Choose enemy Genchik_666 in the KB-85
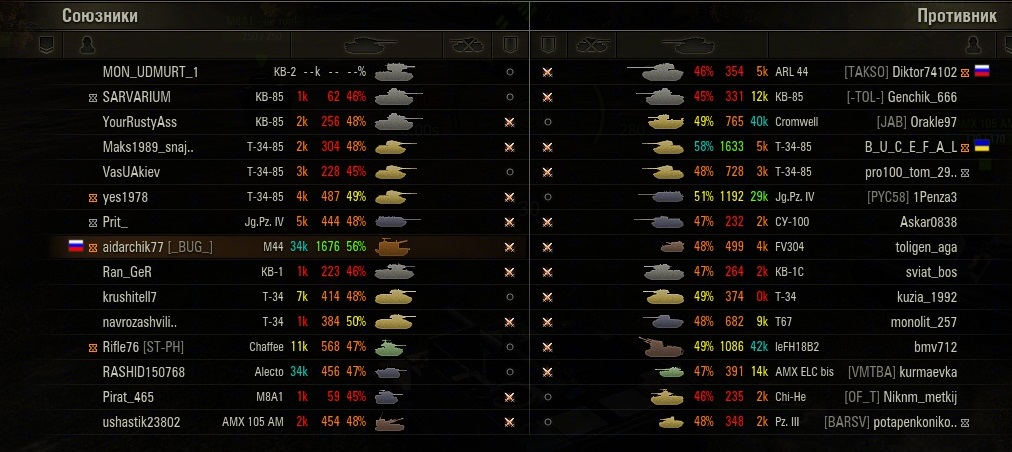This screenshot has height=452, width=1012. (922, 97)
